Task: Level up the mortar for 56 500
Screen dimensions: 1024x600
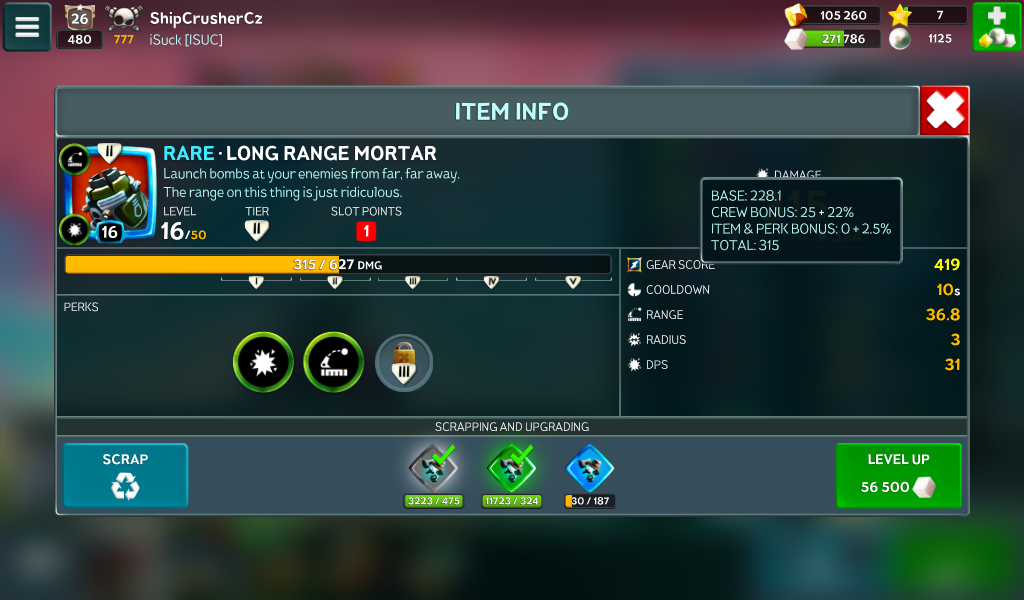Action: [898, 475]
